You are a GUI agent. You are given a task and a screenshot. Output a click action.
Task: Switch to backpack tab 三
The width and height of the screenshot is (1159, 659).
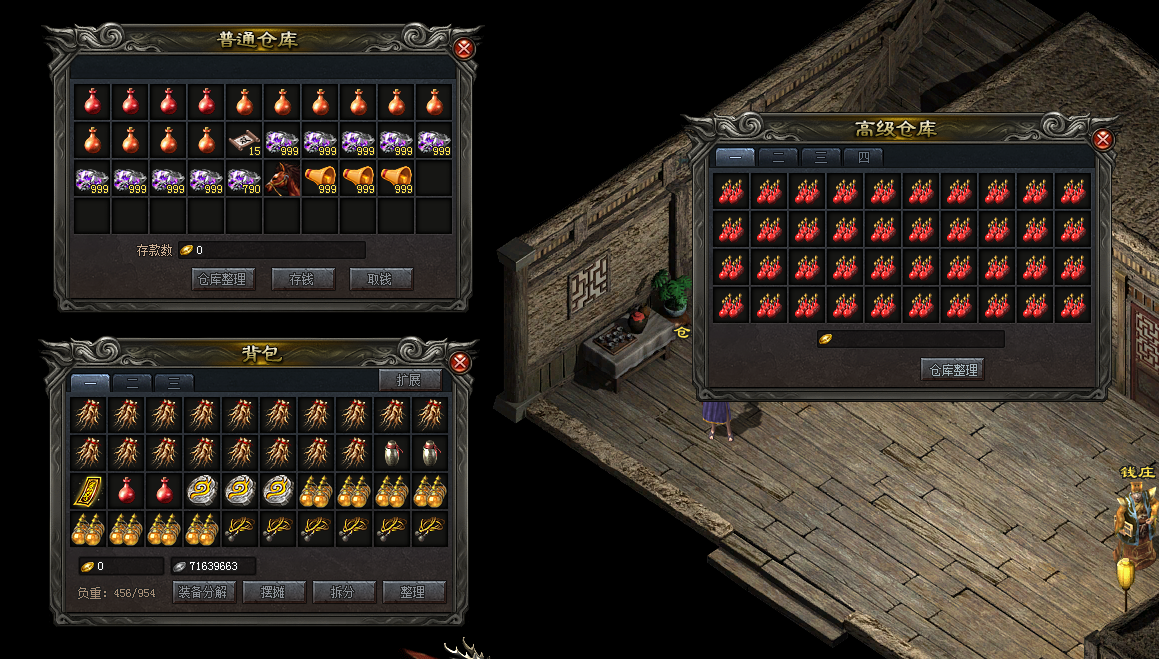coord(174,382)
